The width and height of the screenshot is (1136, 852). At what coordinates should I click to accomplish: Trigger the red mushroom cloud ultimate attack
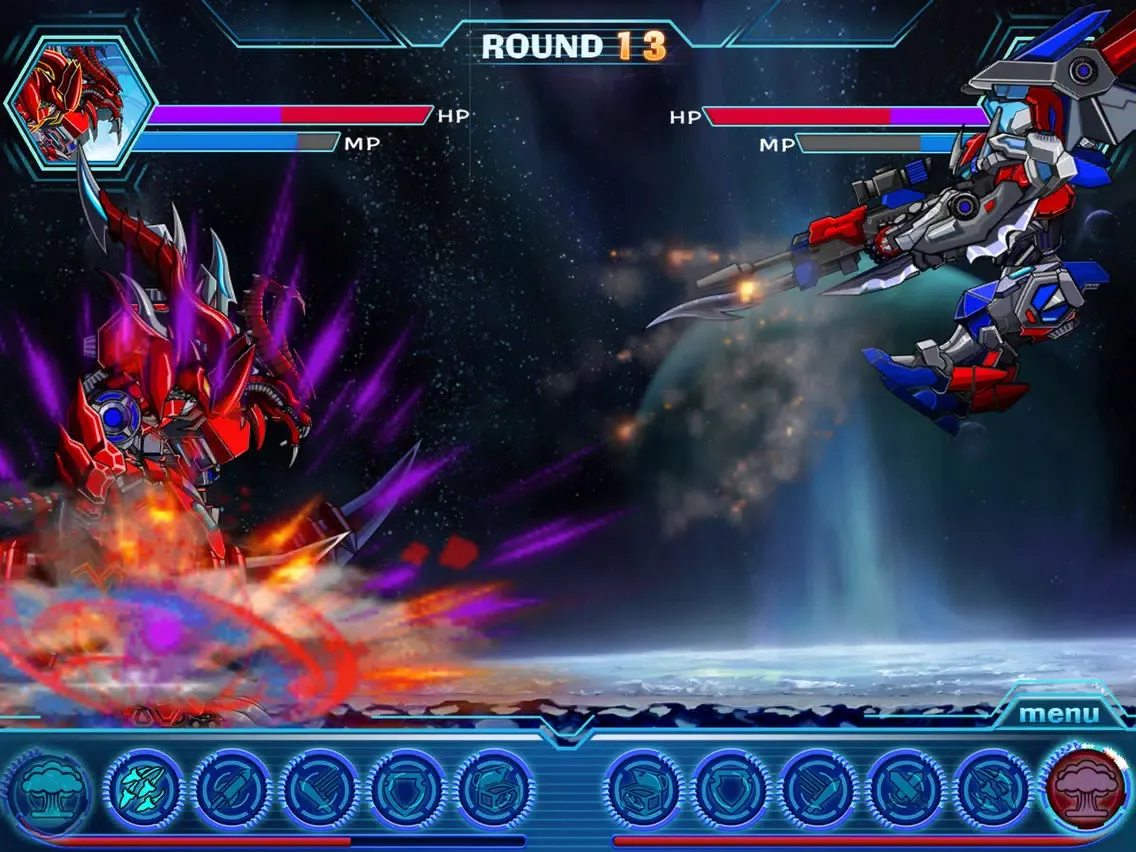tap(1088, 788)
